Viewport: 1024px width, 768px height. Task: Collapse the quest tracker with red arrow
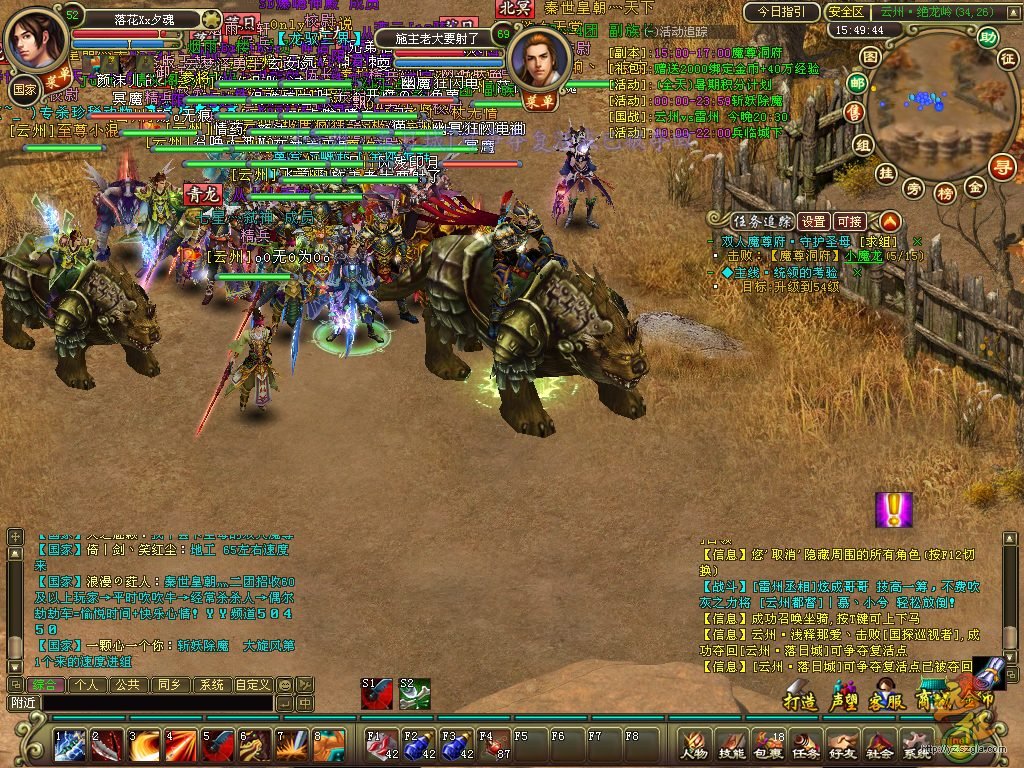click(x=889, y=221)
